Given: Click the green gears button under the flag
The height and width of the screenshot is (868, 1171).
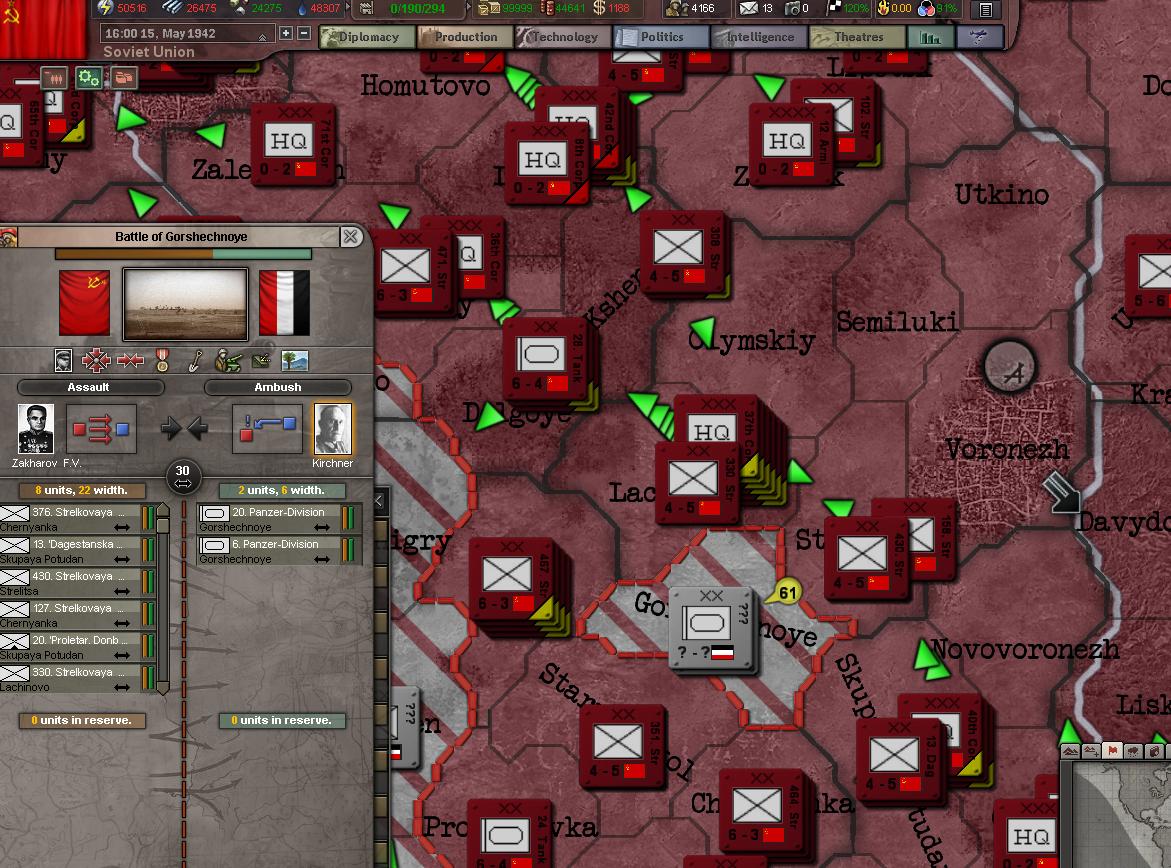Looking at the screenshot, I should 89,77.
